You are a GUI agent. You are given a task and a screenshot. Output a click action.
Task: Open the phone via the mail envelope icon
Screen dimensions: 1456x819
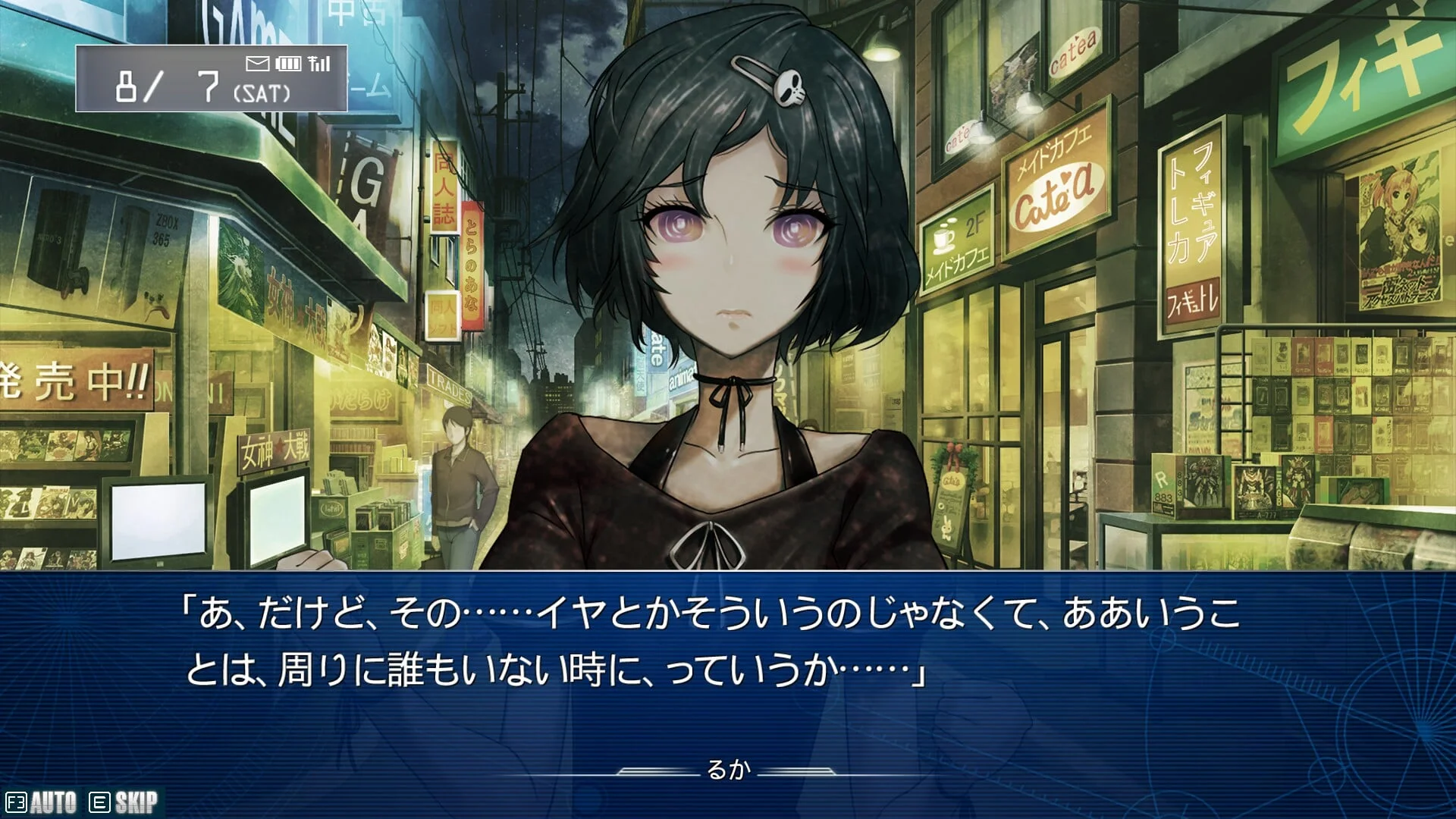pos(258,64)
